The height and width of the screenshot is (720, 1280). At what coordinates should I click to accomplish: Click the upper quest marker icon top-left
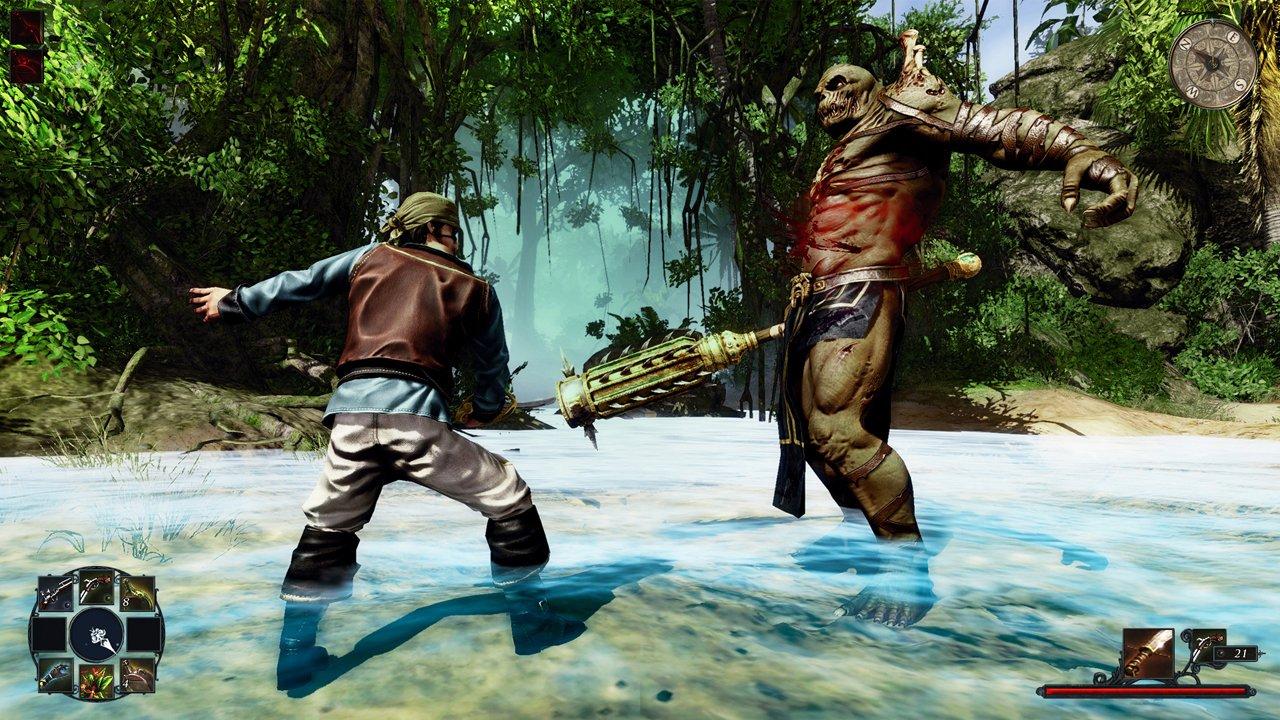(27, 26)
